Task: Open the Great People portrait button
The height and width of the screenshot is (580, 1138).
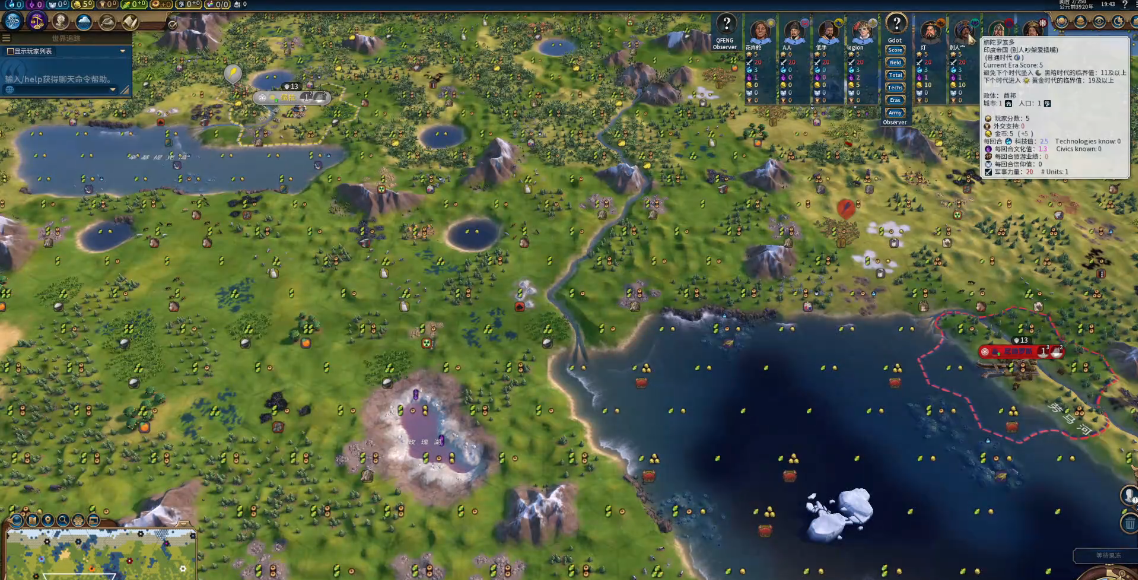Action: [x=60, y=21]
